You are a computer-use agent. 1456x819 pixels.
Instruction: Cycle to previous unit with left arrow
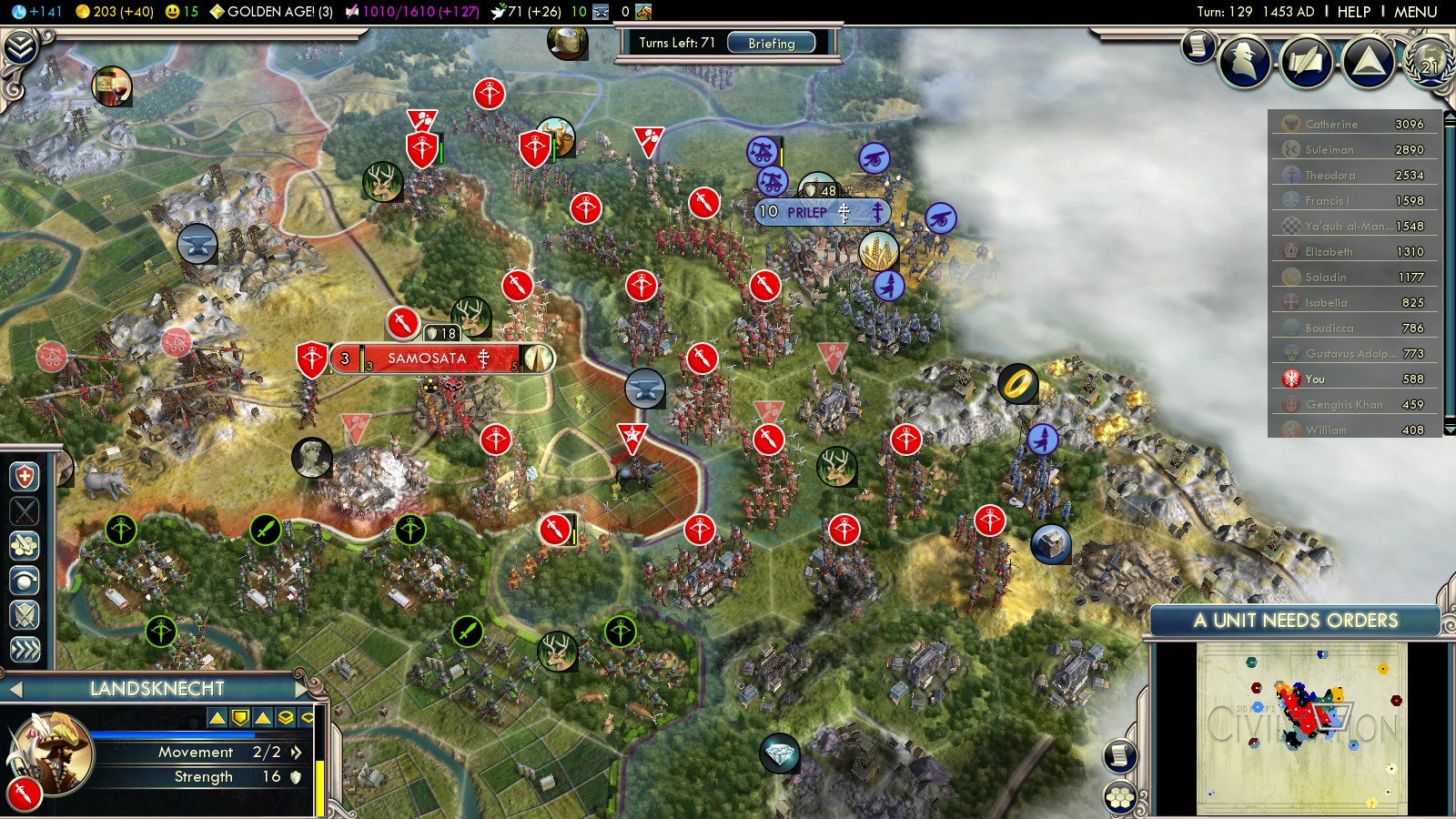(x=15, y=689)
